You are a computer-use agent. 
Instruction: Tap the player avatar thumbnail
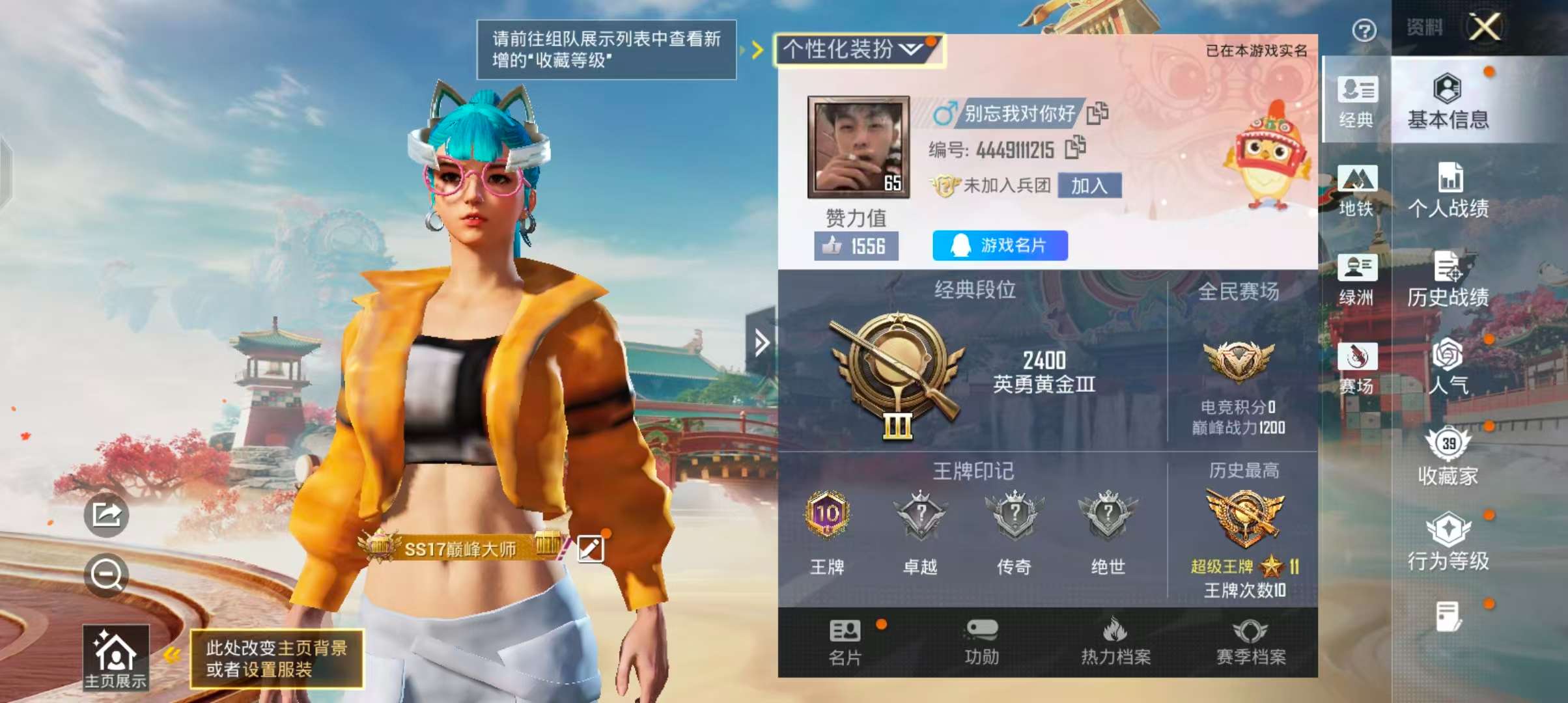tap(857, 145)
